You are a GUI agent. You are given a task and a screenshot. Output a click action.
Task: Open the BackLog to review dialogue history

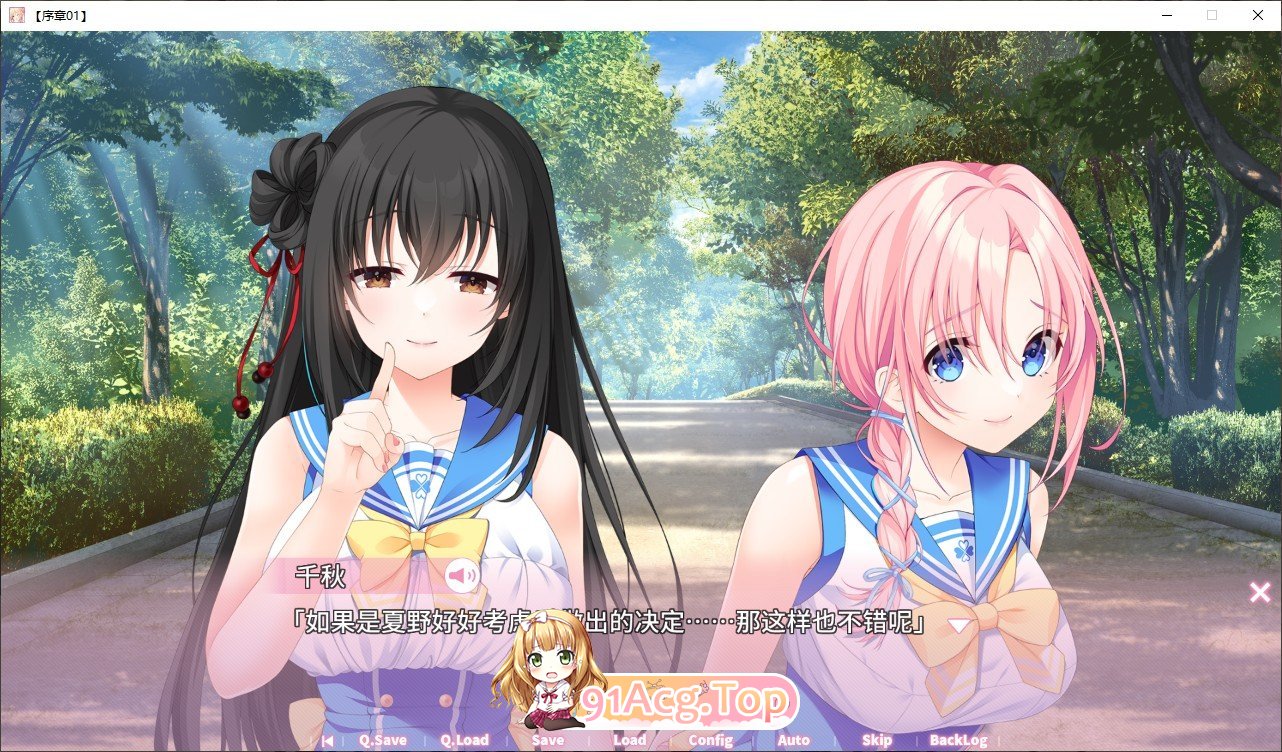click(x=960, y=740)
